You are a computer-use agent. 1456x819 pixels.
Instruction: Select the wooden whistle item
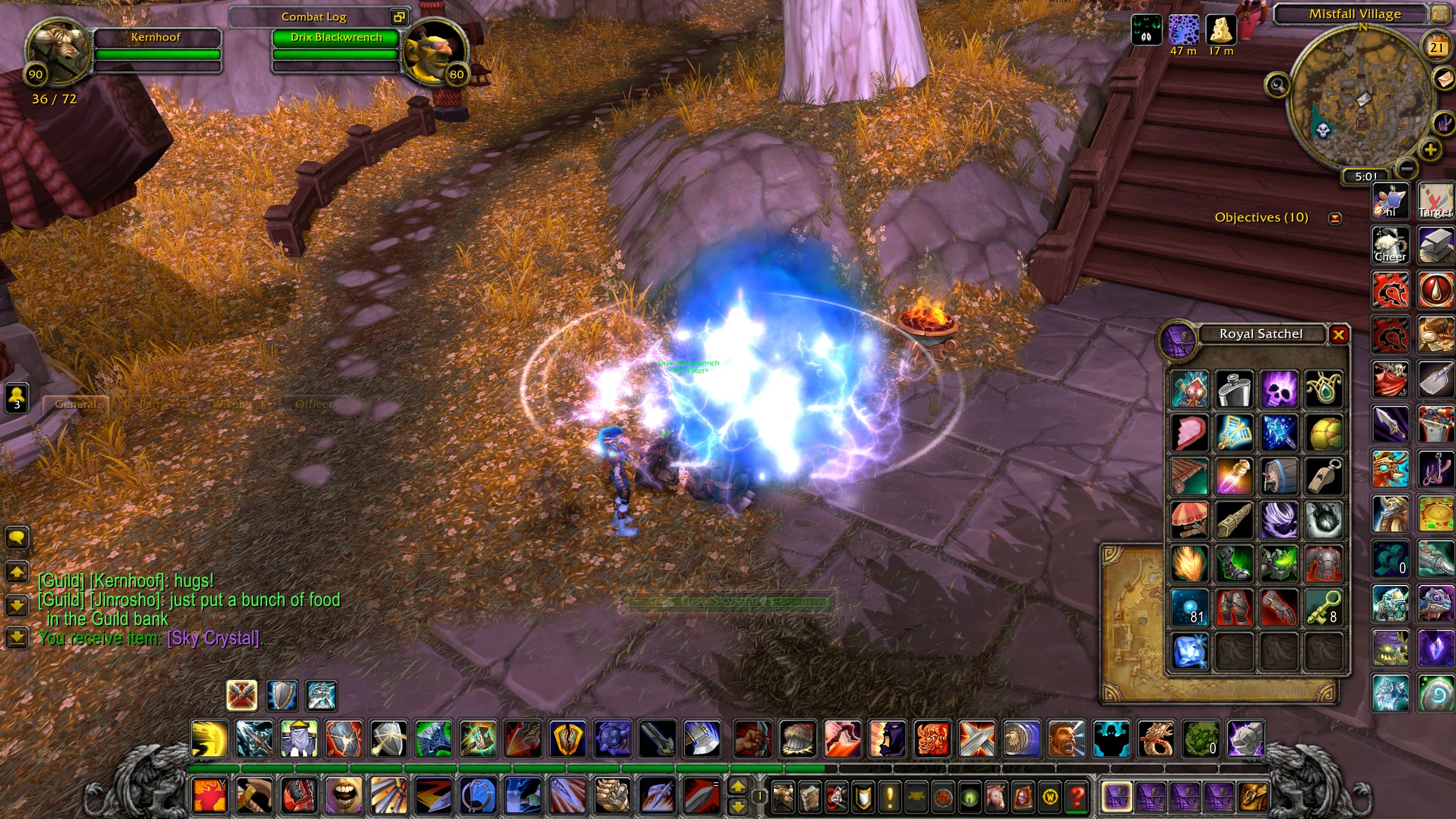1324,477
